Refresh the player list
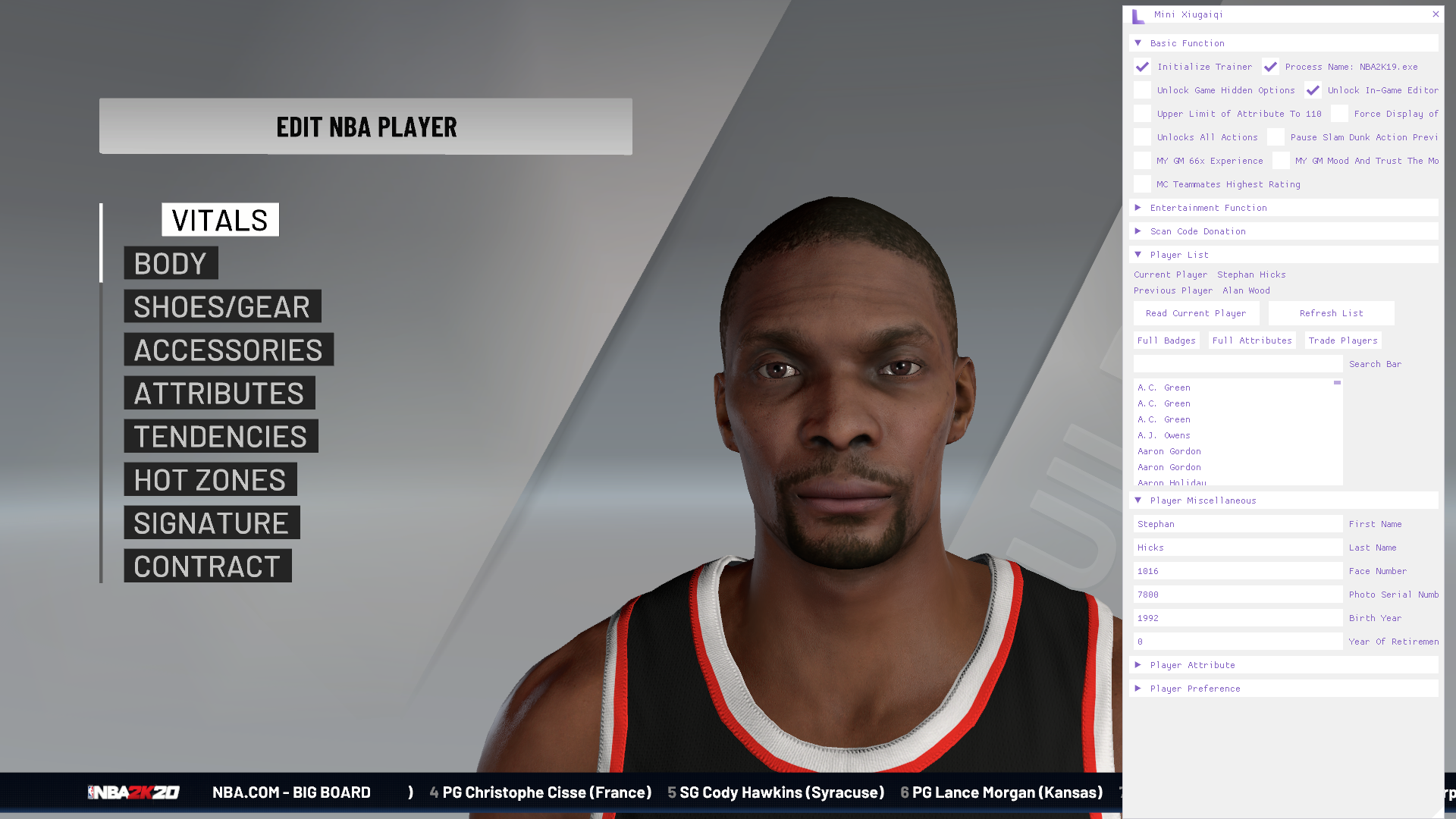This screenshot has width=1456, height=819. [x=1331, y=313]
